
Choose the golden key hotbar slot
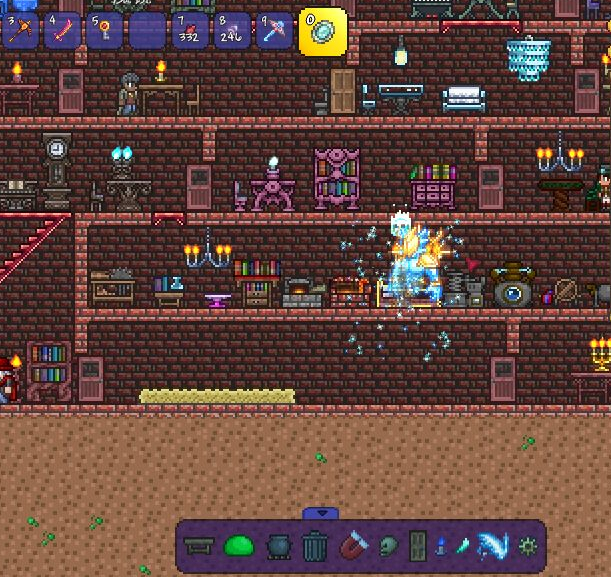(x=104, y=31)
